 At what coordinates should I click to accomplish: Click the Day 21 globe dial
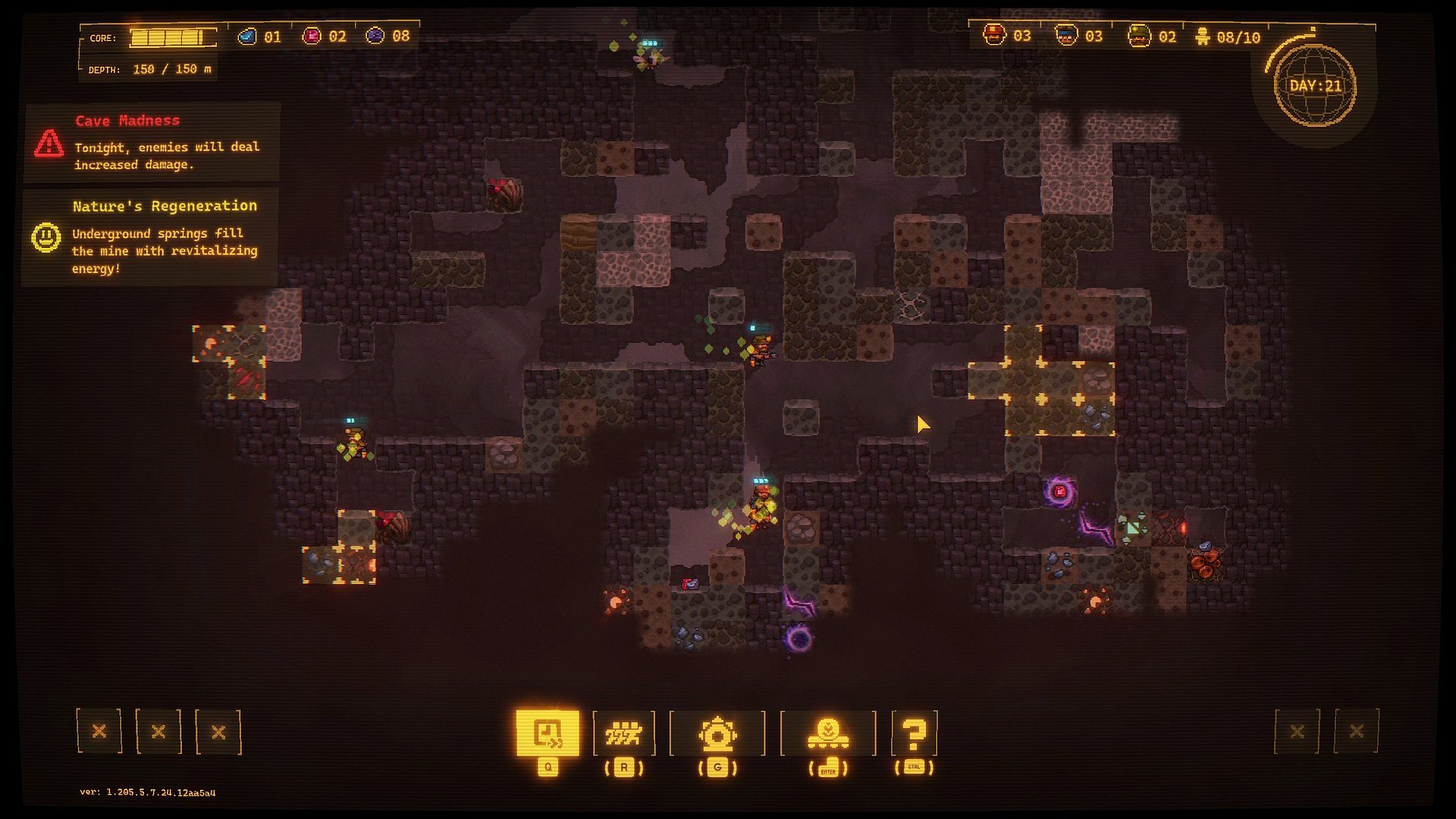(1315, 86)
